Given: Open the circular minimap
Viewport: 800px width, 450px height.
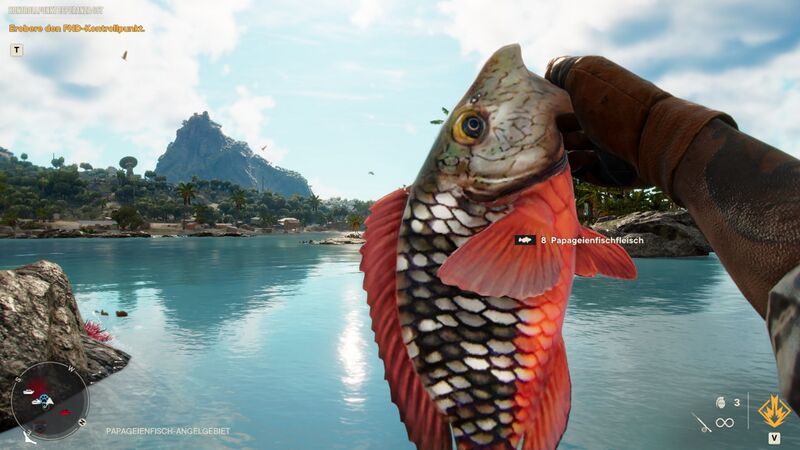Looking at the screenshot, I should coord(49,399).
